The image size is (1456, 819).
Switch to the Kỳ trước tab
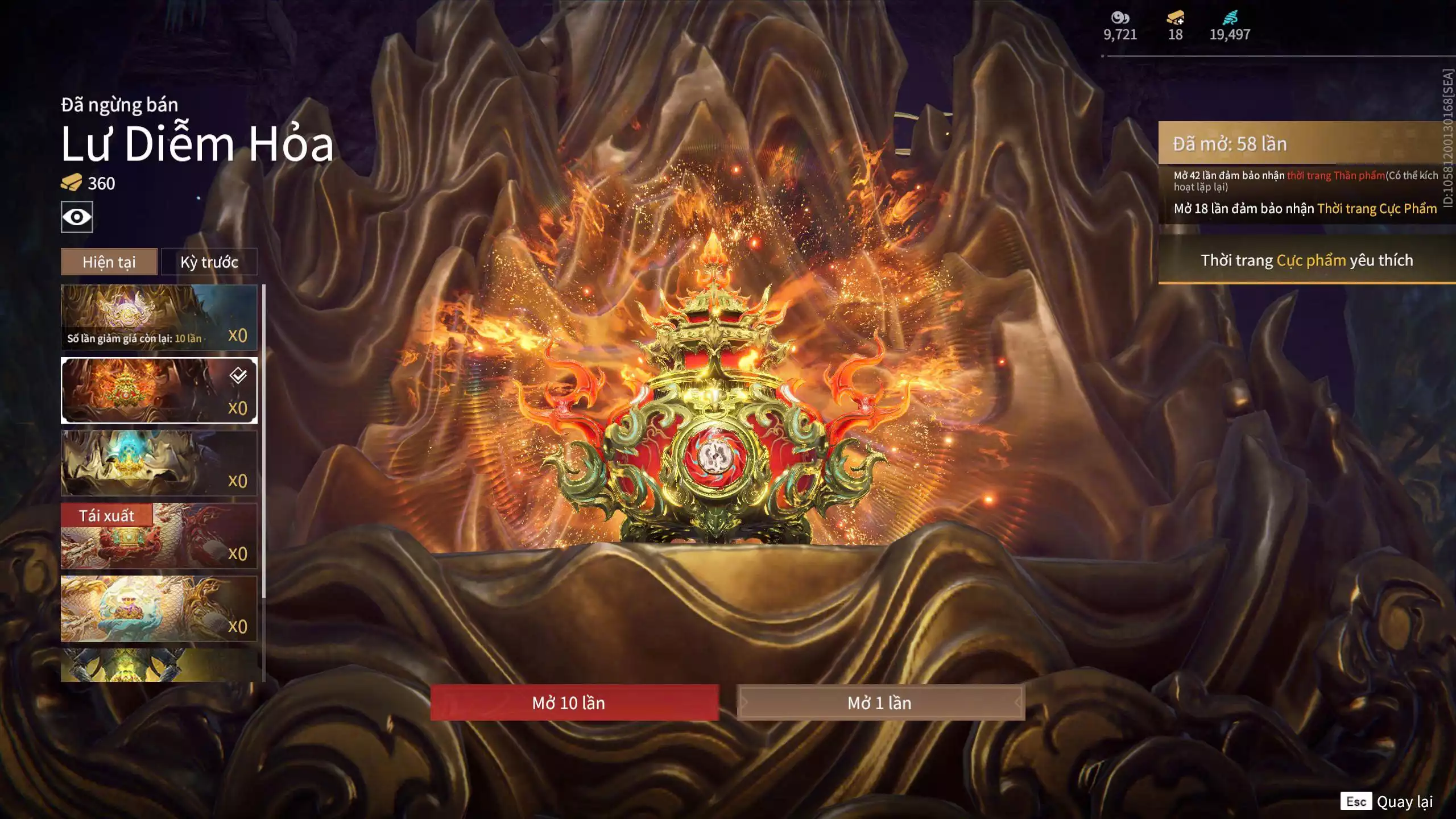(x=209, y=262)
